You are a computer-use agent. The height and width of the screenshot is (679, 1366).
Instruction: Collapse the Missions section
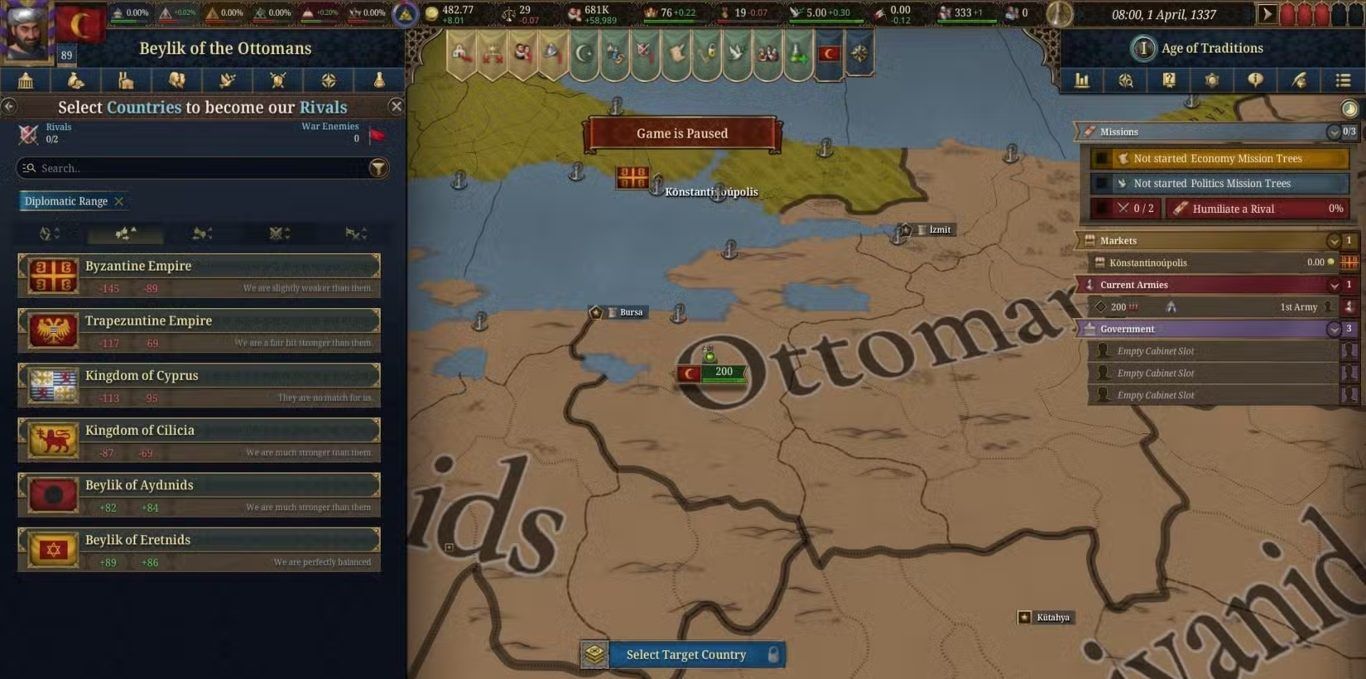[1333, 132]
